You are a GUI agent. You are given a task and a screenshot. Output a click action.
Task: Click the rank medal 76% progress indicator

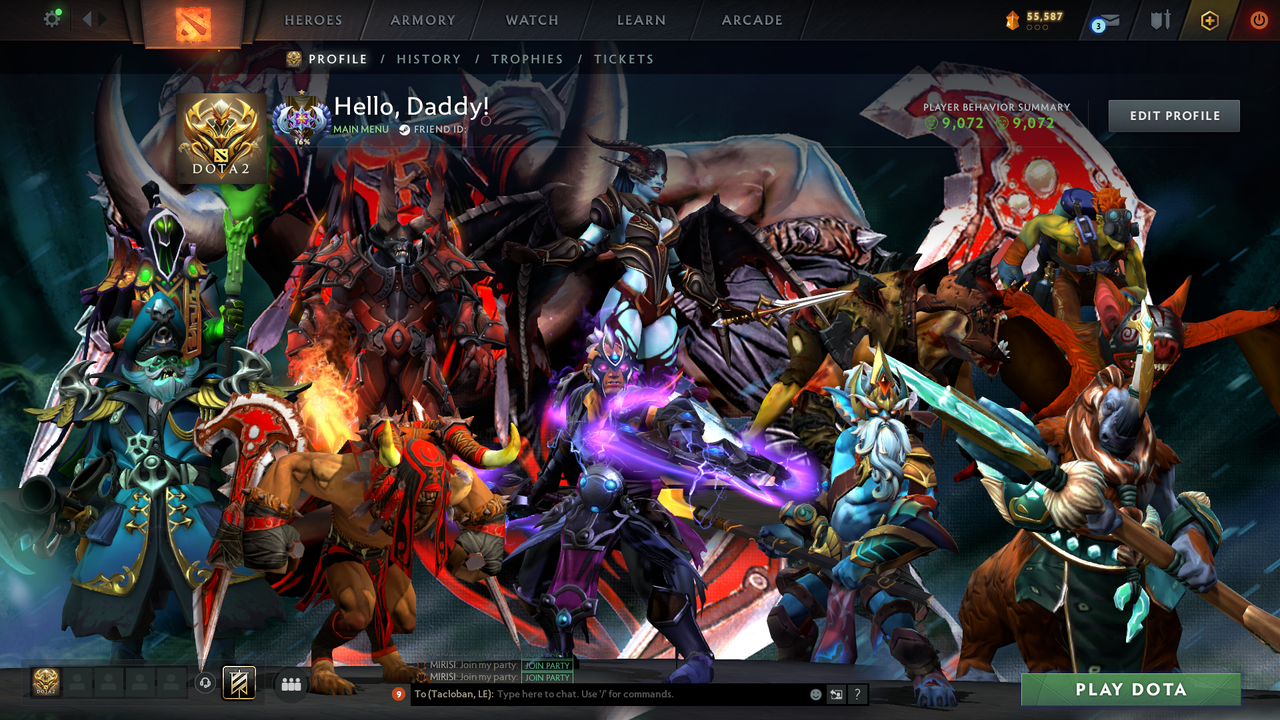point(300,120)
